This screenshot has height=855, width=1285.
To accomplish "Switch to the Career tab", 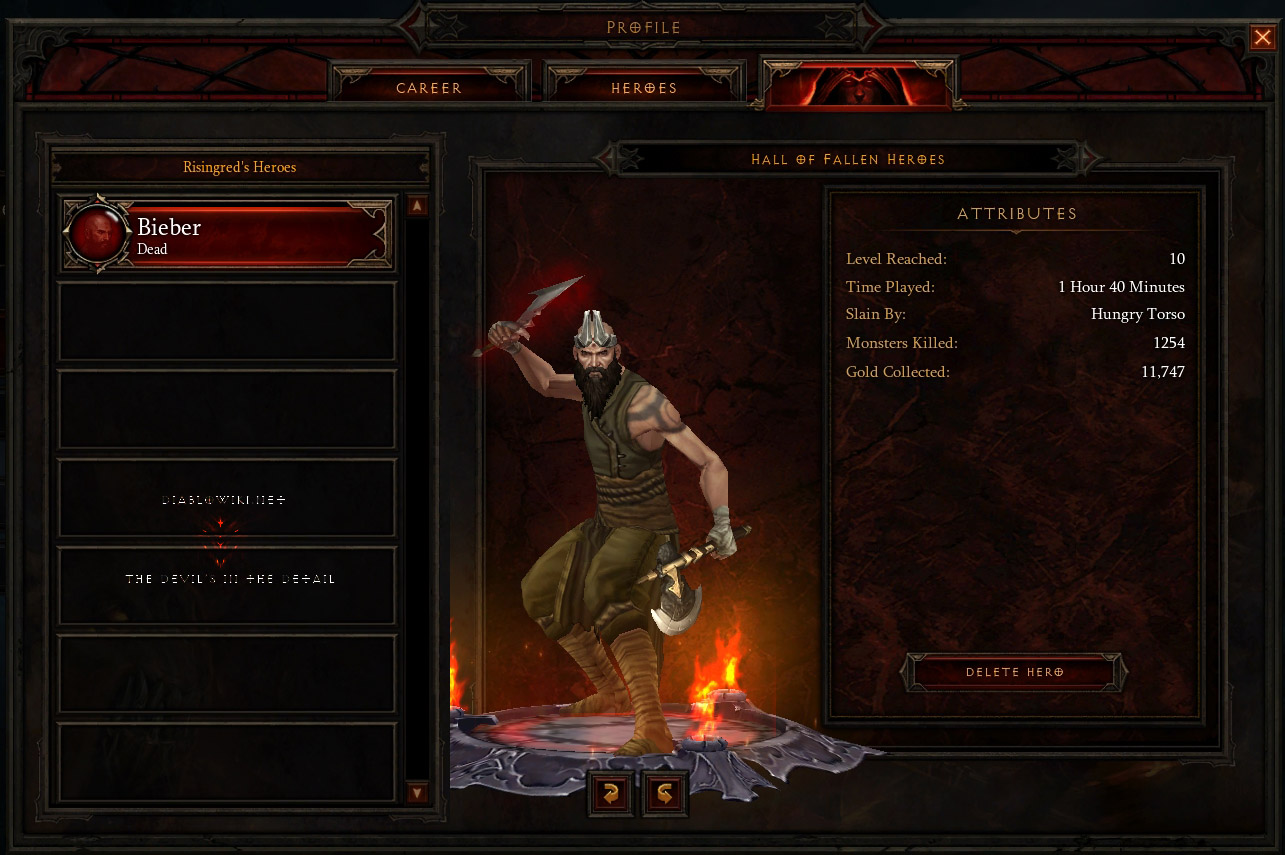I will pyautogui.click(x=429, y=88).
